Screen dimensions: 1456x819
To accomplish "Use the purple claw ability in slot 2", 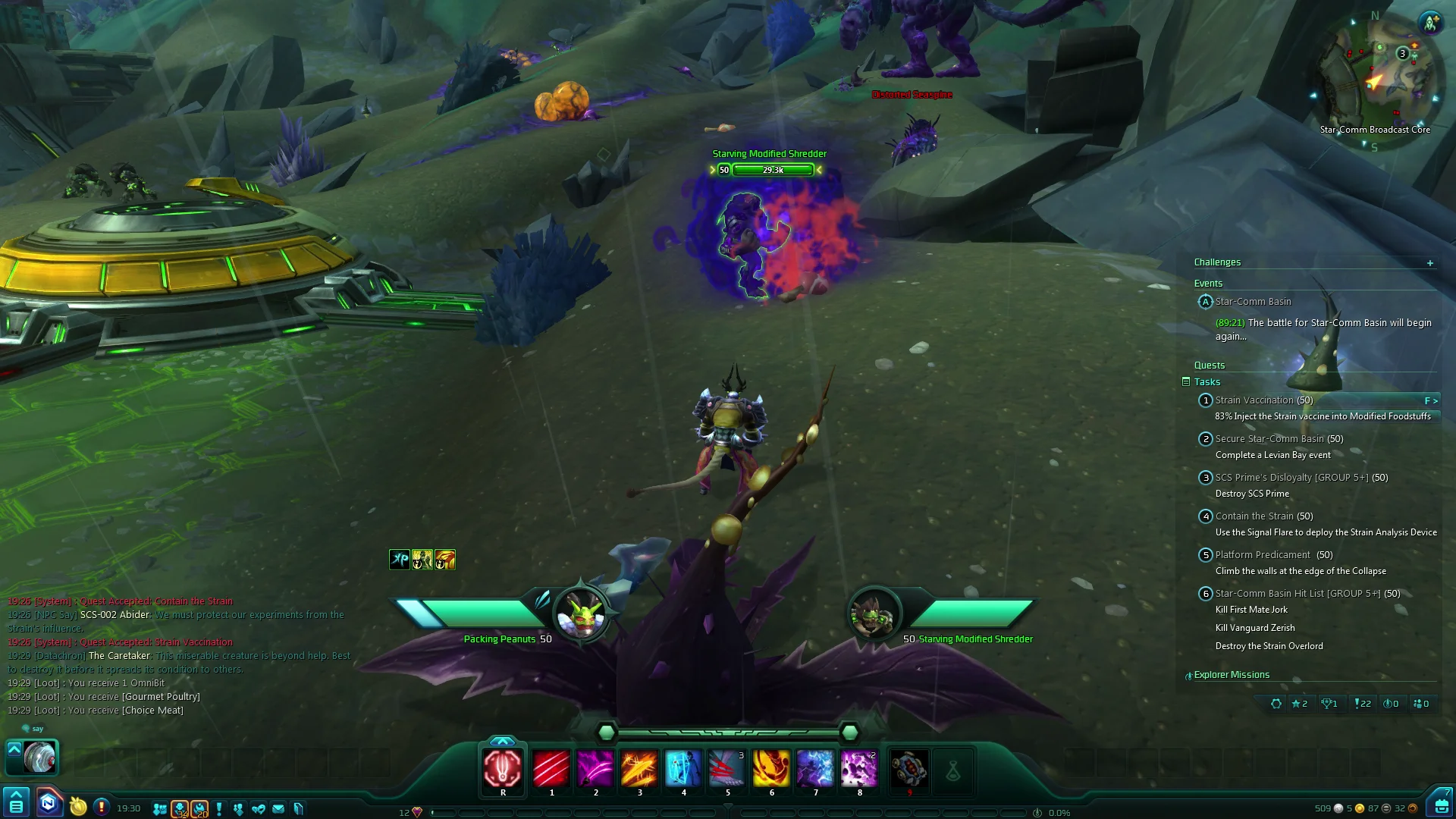I will pos(595,769).
